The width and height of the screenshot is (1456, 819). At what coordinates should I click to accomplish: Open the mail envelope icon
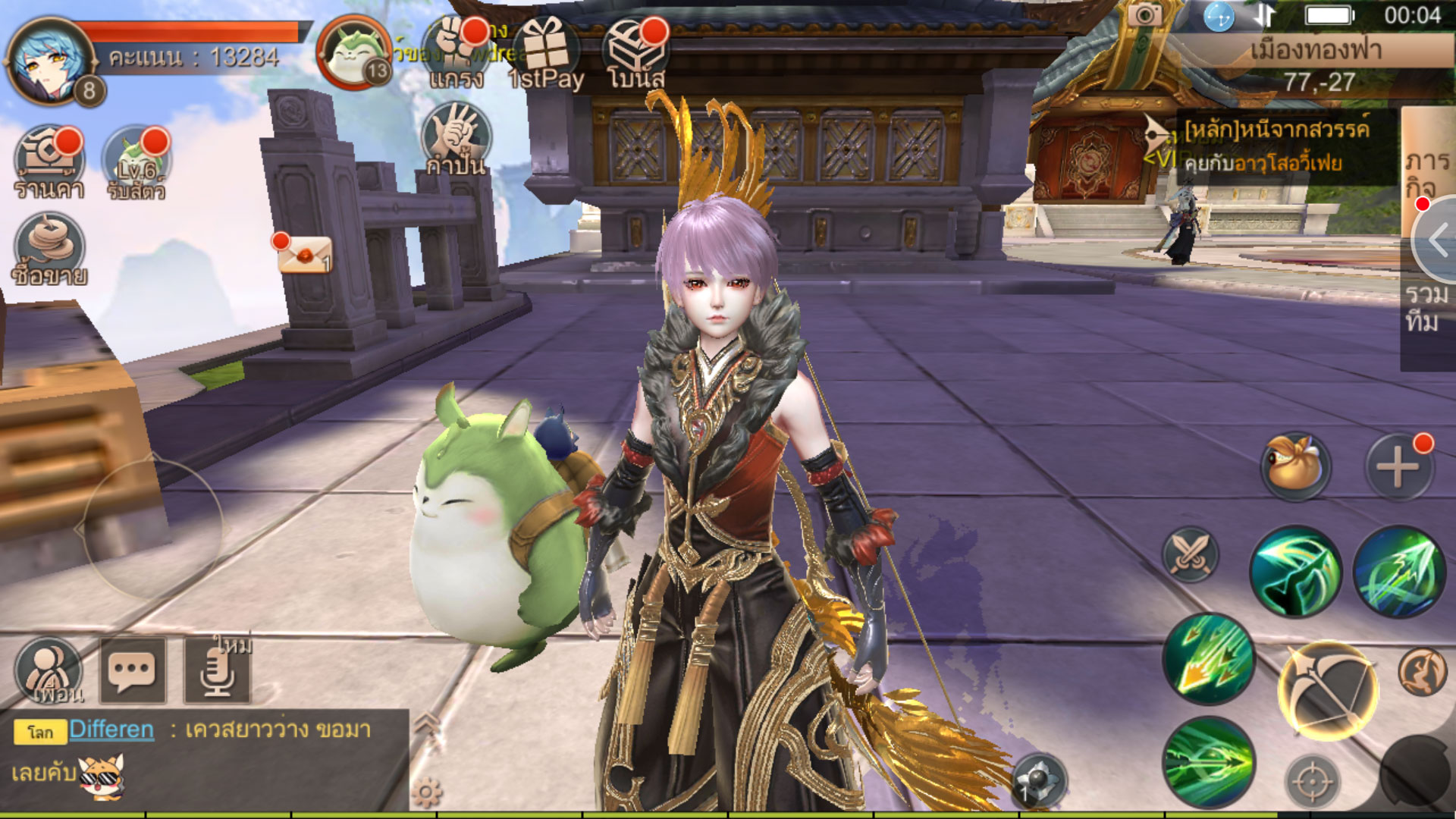(x=303, y=255)
